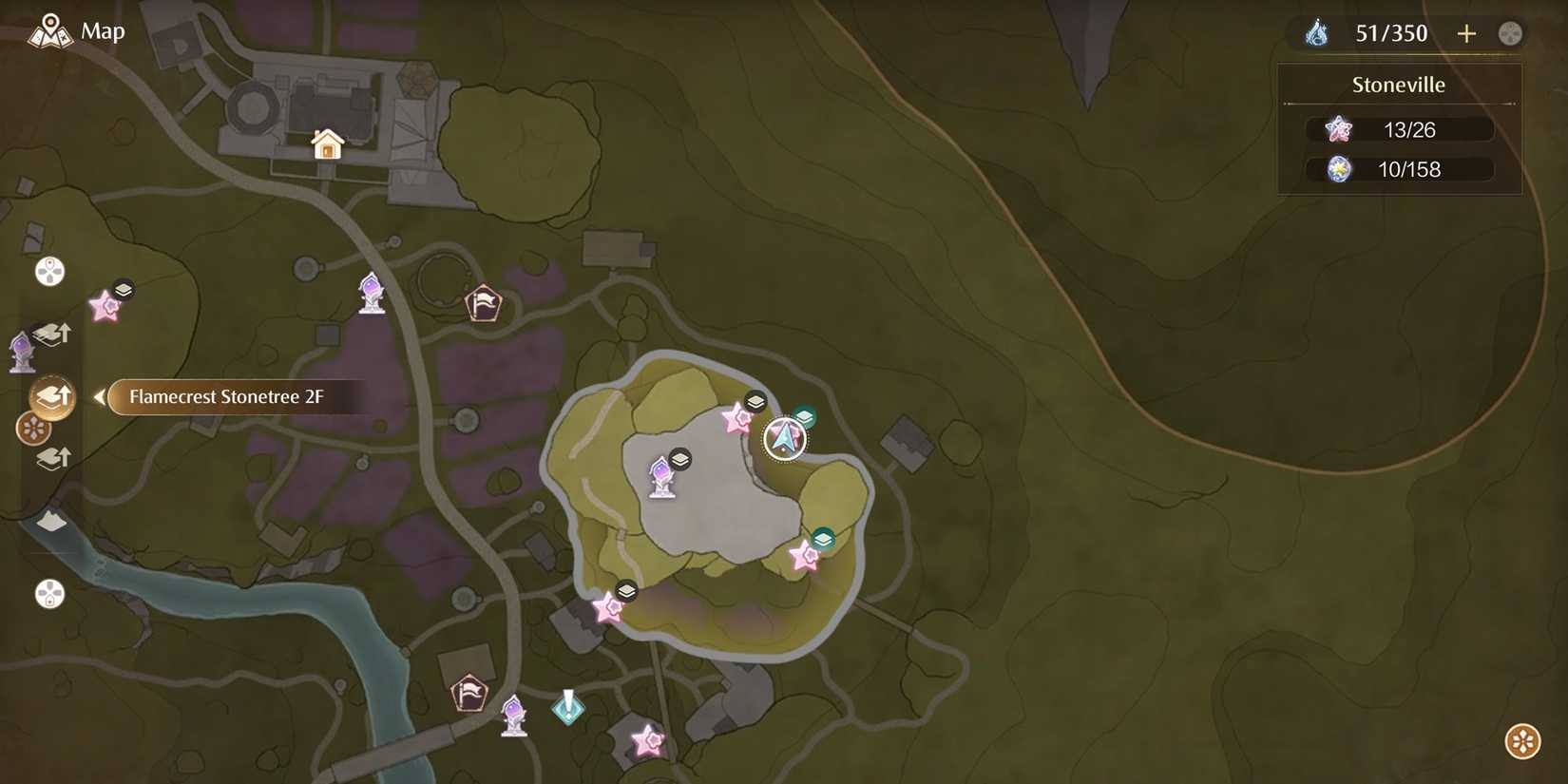This screenshot has width=1568, height=784.
Task: Select the Stoneville region header panel
Action: pos(1399,85)
